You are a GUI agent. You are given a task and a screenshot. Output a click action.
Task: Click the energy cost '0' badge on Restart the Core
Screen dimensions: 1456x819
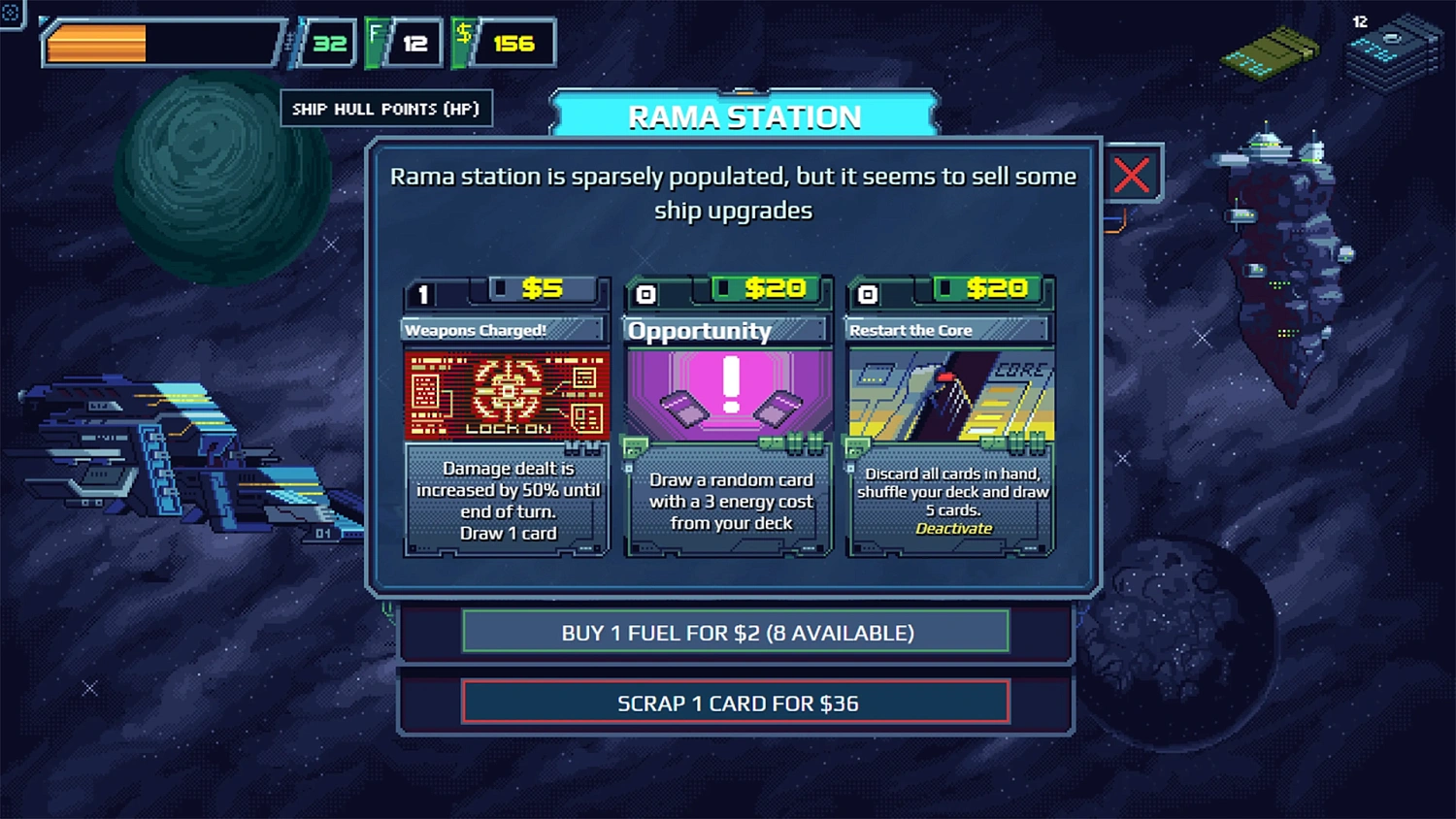pyautogui.click(x=867, y=290)
